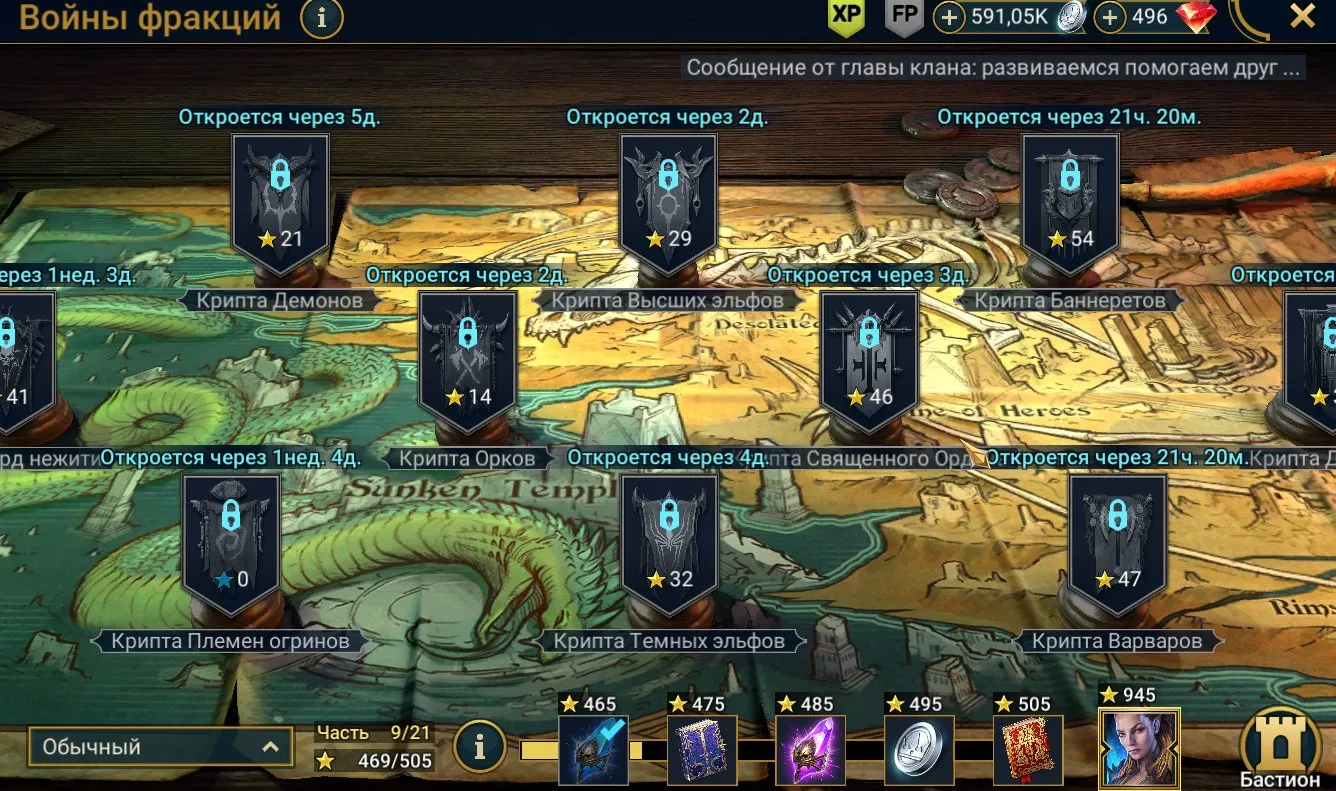Inspect the 945-star champion reward portrait
1336x791 pixels.
pos(1139,749)
